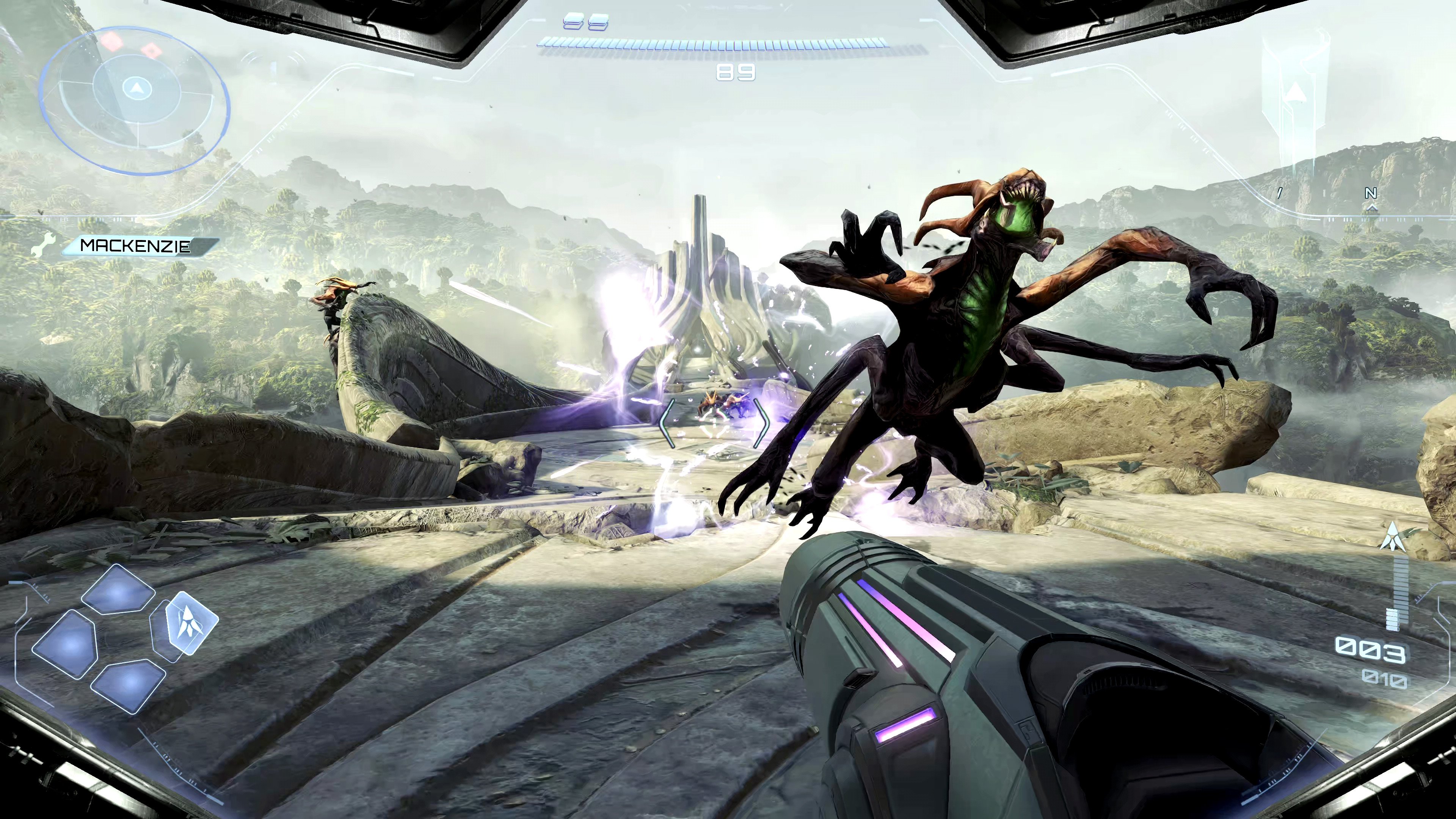Click the player arrow at the radar center
This screenshot has height=819, width=1456.
pyautogui.click(x=136, y=88)
